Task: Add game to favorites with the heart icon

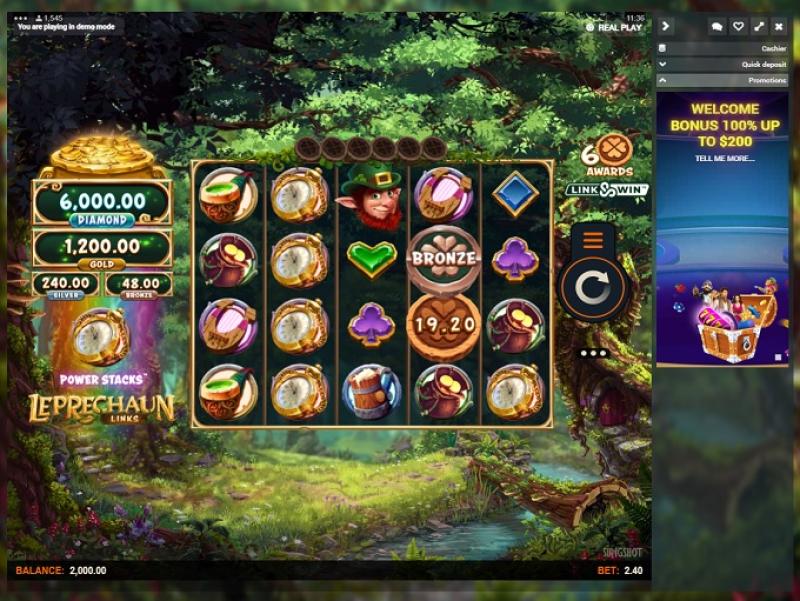Action: (738, 27)
